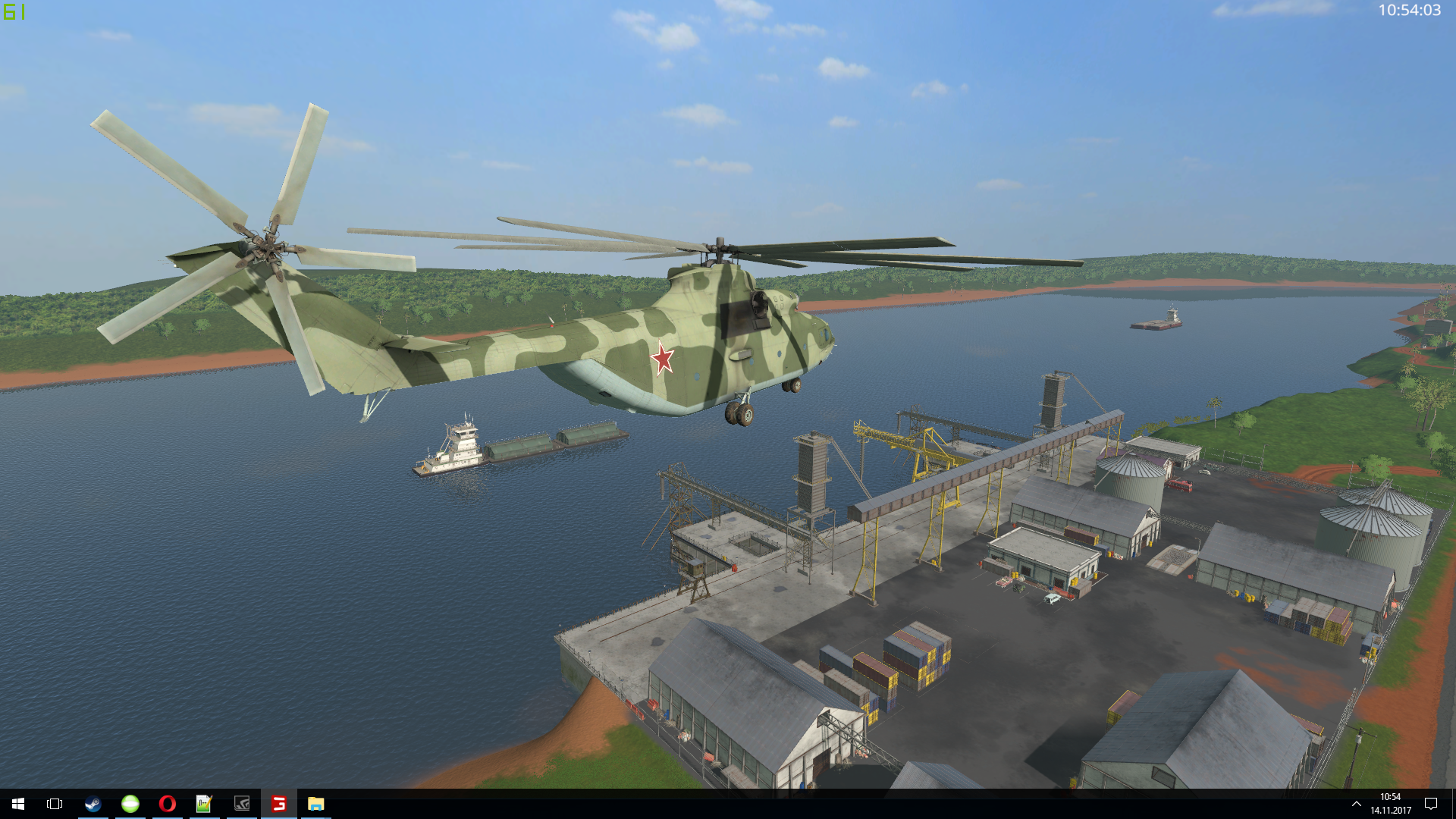
Task: Open the Steam app from the taskbar
Action: [x=93, y=804]
